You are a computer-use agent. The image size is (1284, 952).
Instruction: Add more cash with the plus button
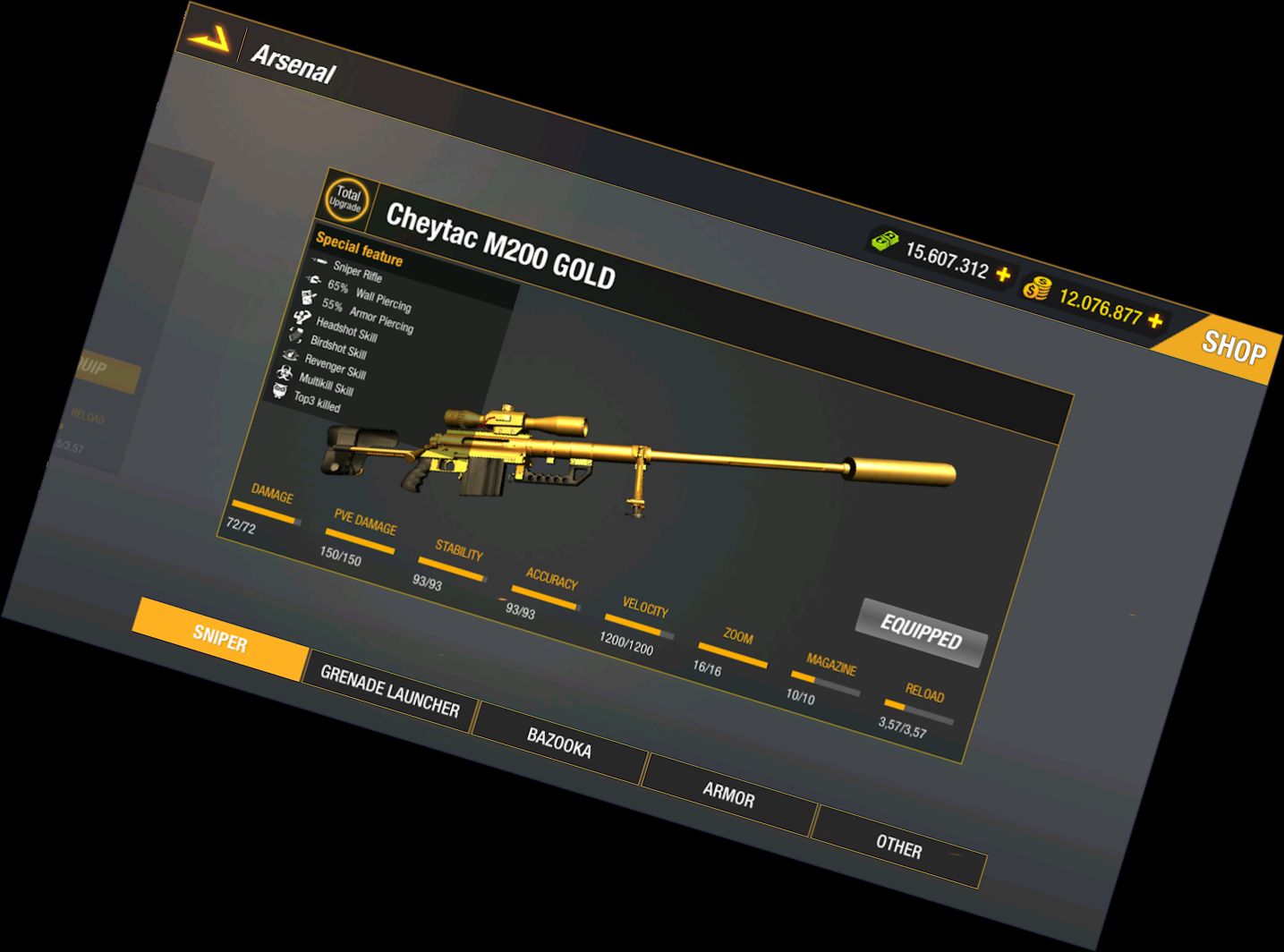[1003, 275]
